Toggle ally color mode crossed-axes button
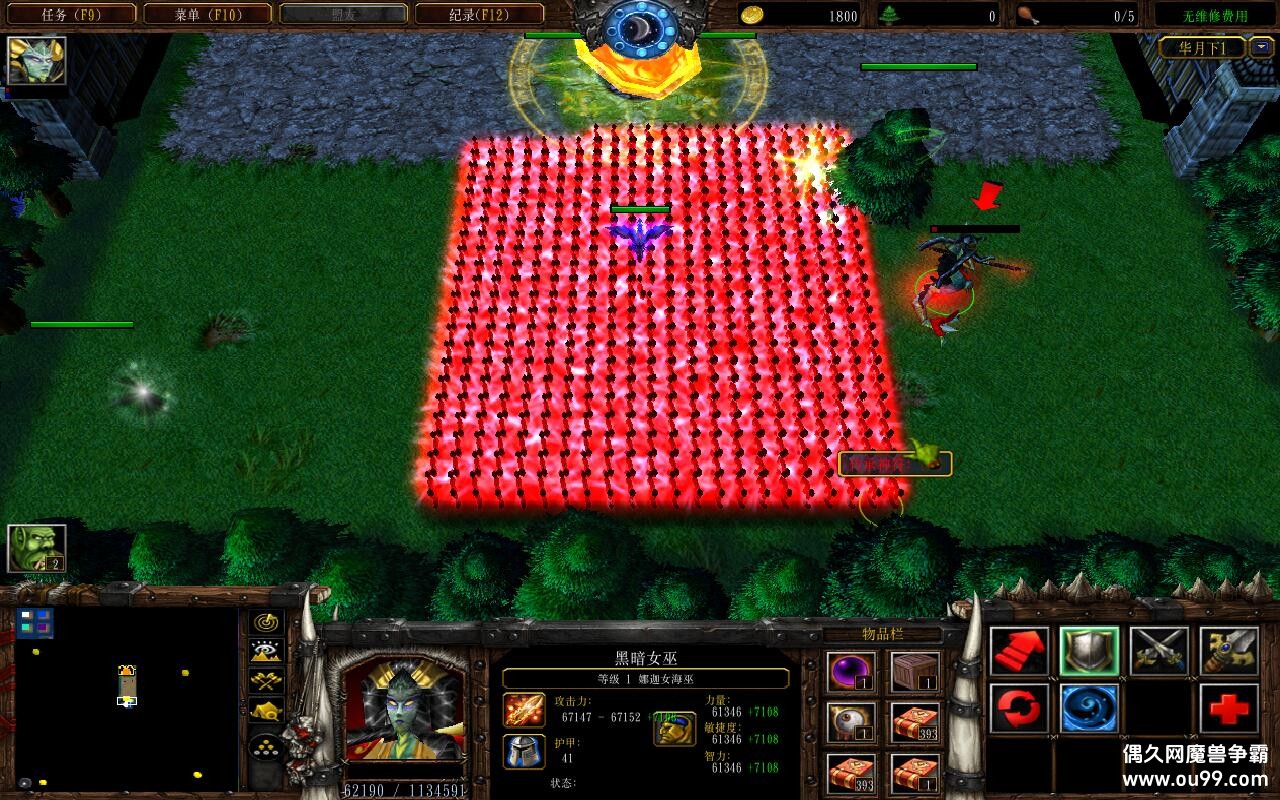This screenshot has width=1280, height=800. click(267, 682)
